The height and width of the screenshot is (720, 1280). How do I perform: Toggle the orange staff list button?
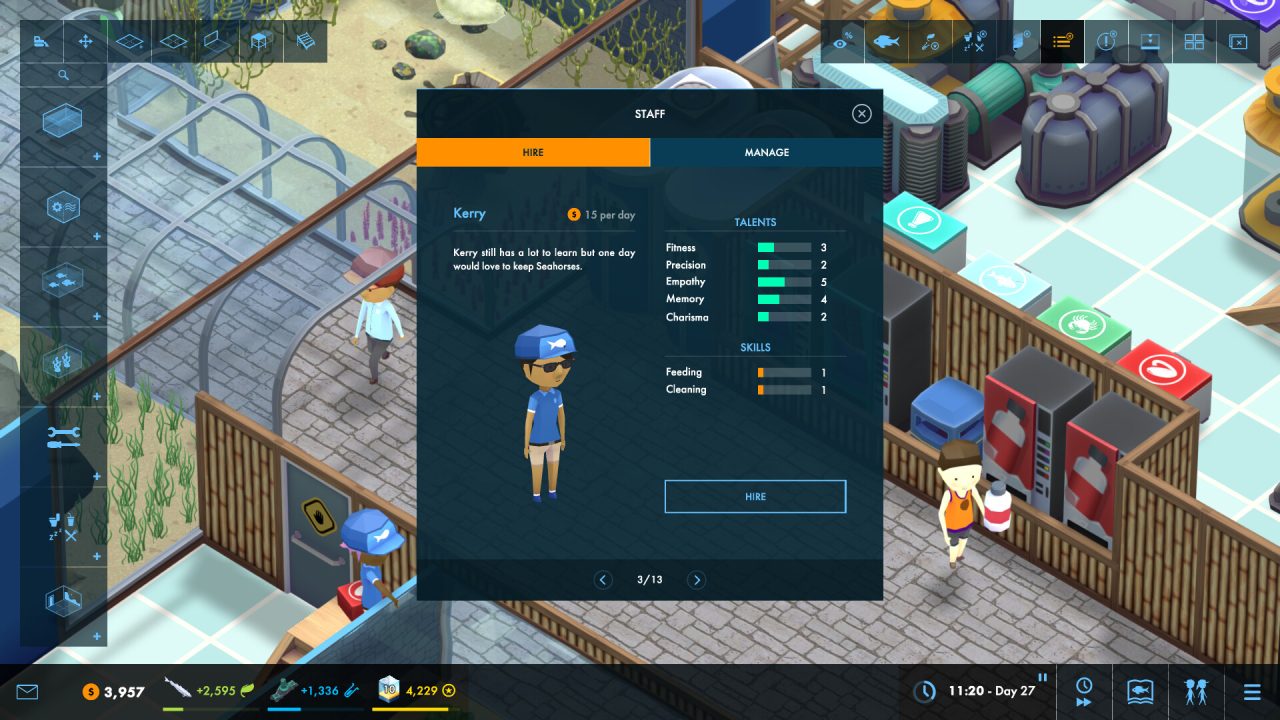(1061, 42)
